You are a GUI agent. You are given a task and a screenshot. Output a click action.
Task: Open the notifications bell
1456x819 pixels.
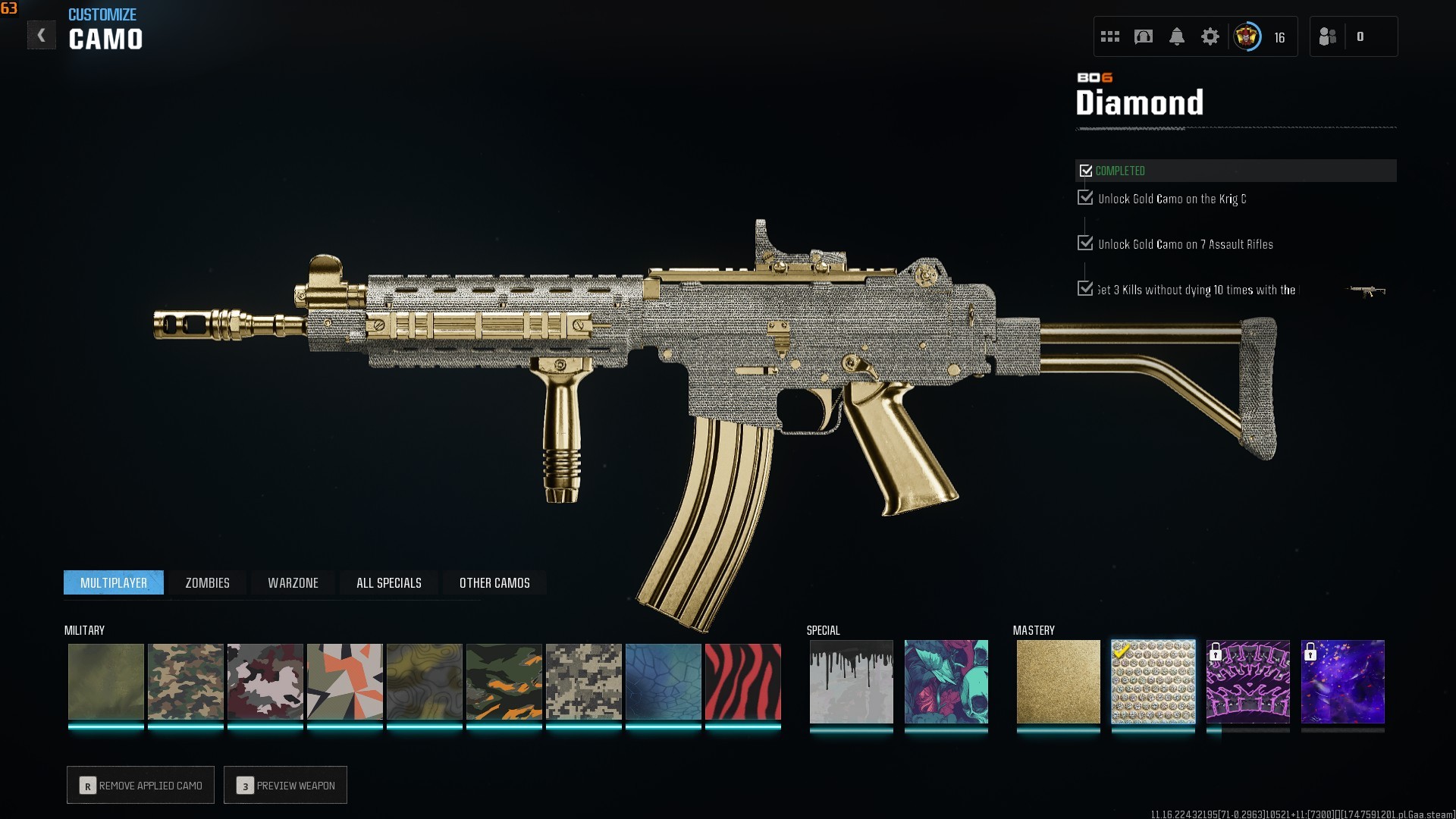click(x=1176, y=36)
